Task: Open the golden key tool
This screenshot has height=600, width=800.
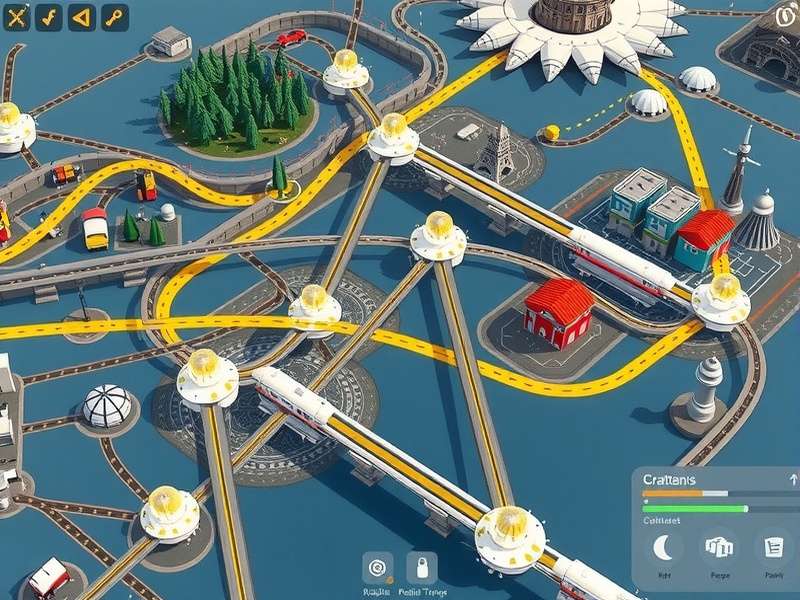Action: 114,17
